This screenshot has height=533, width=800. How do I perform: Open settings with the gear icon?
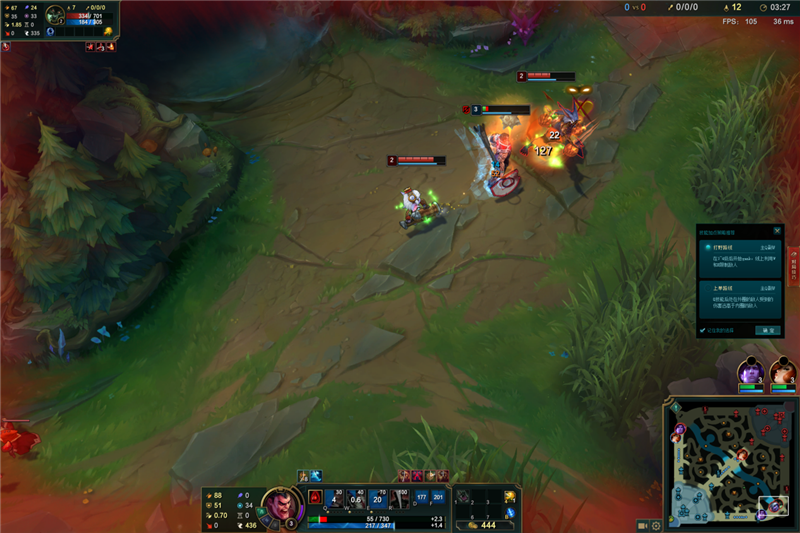point(656,525)
